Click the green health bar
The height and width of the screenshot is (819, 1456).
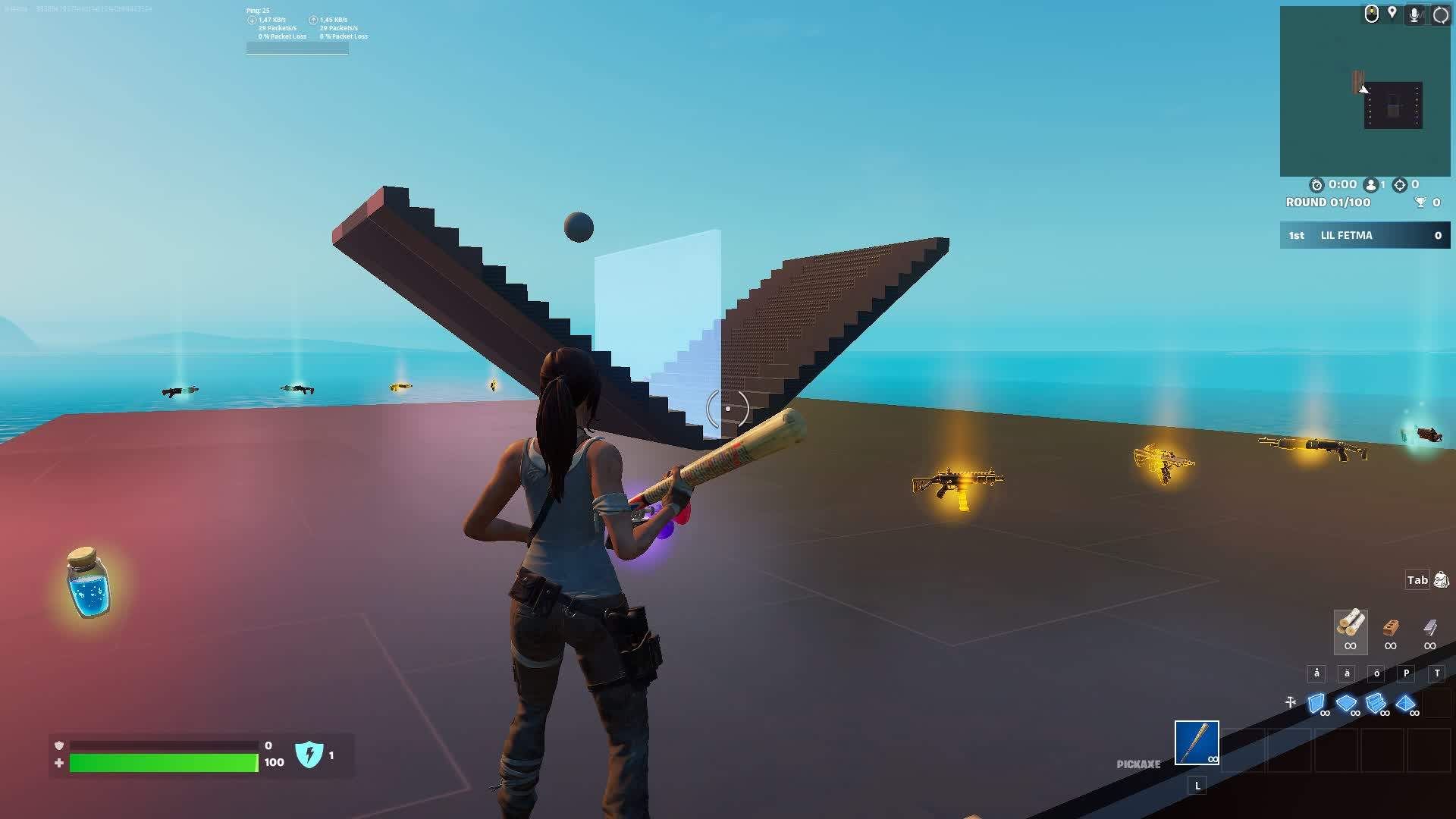(x=163, y=762)
